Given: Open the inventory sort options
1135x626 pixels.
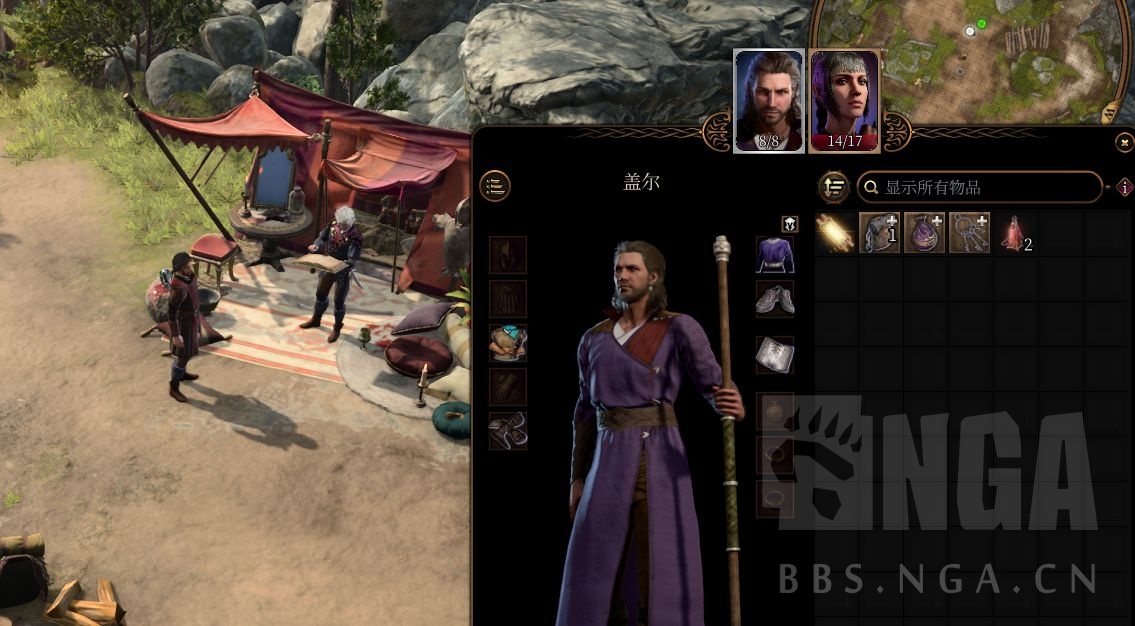Looking at the screenshot, I should click(834, 187).
